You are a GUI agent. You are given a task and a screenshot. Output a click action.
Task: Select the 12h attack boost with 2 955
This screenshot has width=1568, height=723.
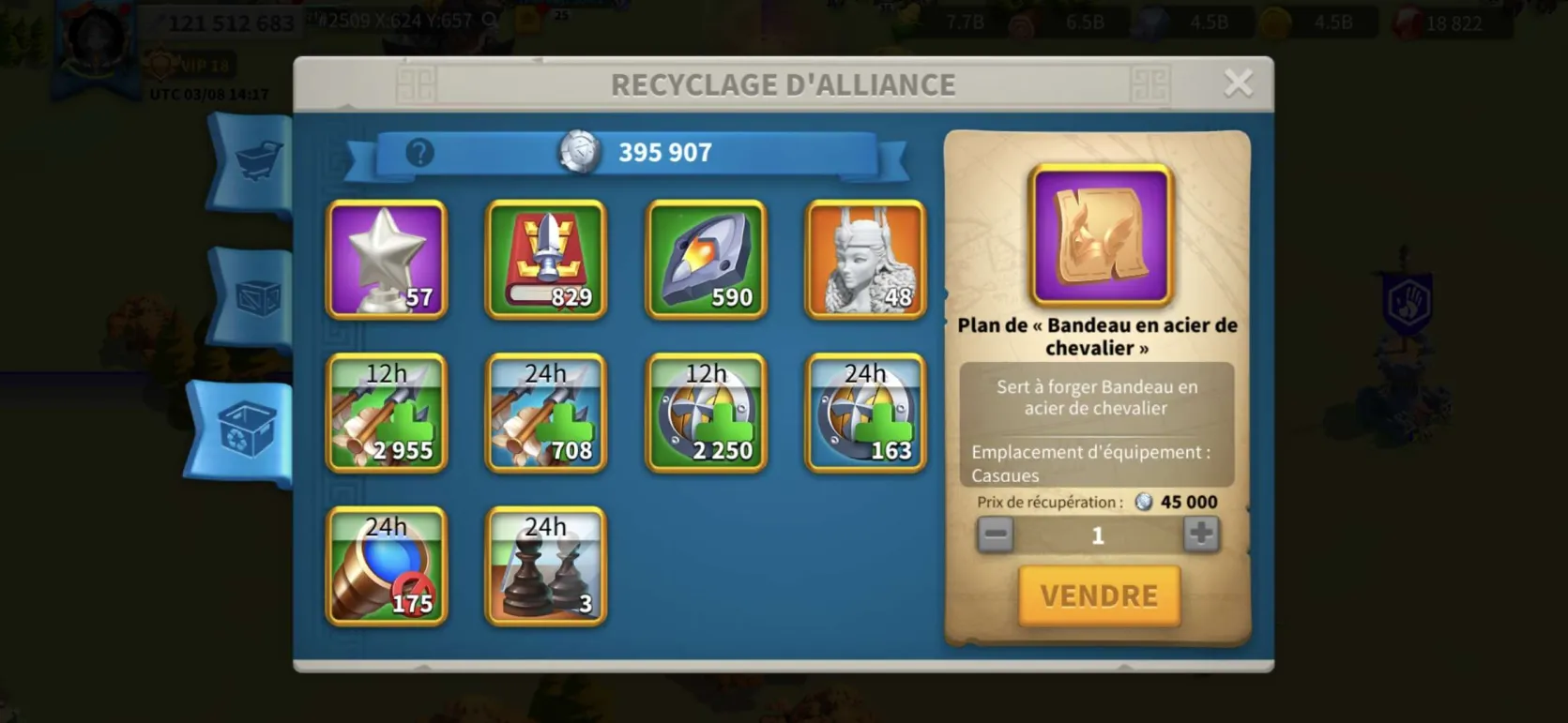(x=387, y=413)
